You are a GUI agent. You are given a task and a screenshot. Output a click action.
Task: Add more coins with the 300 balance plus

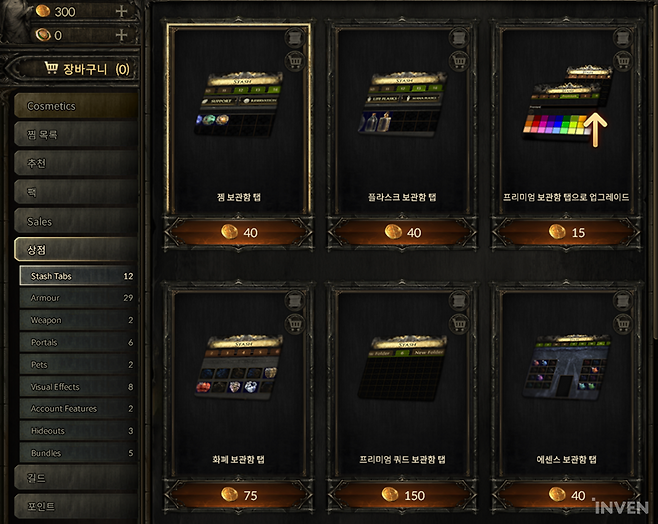(x=121, y=12)
